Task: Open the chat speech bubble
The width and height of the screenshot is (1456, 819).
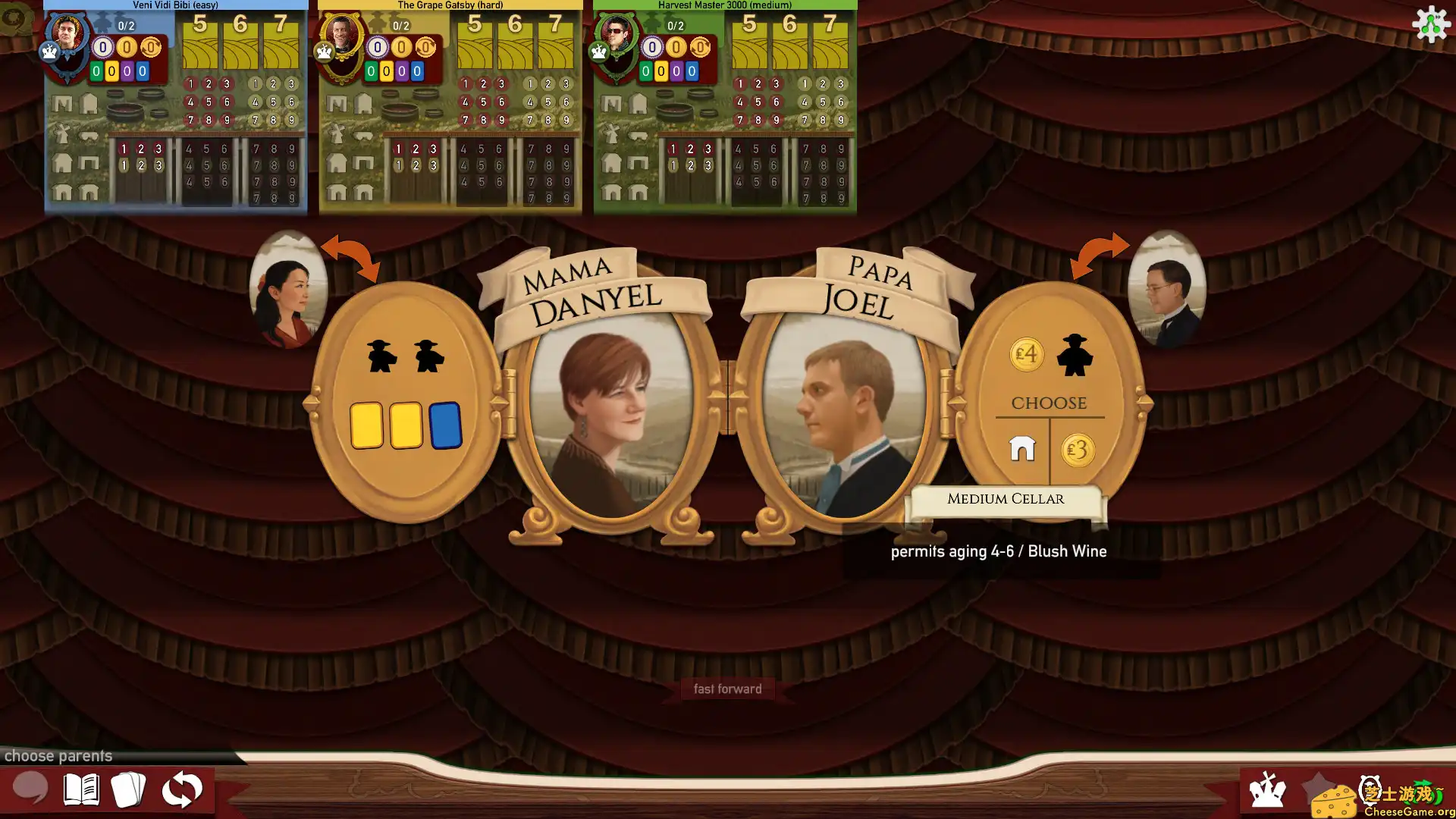Action: coord(30,789)
